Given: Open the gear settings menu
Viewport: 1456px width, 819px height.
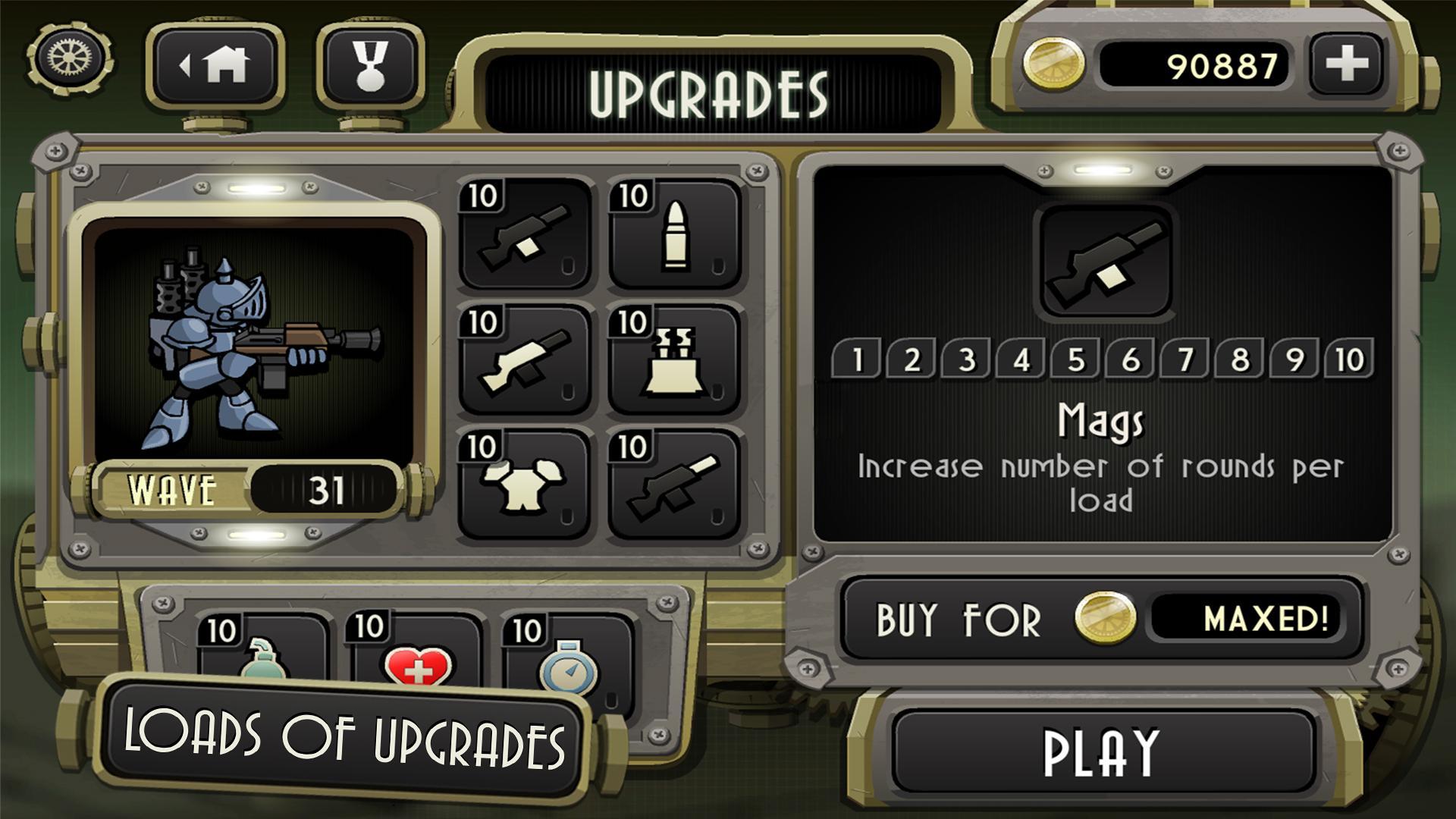Looking at the screenshot, I should coord(70,57).
